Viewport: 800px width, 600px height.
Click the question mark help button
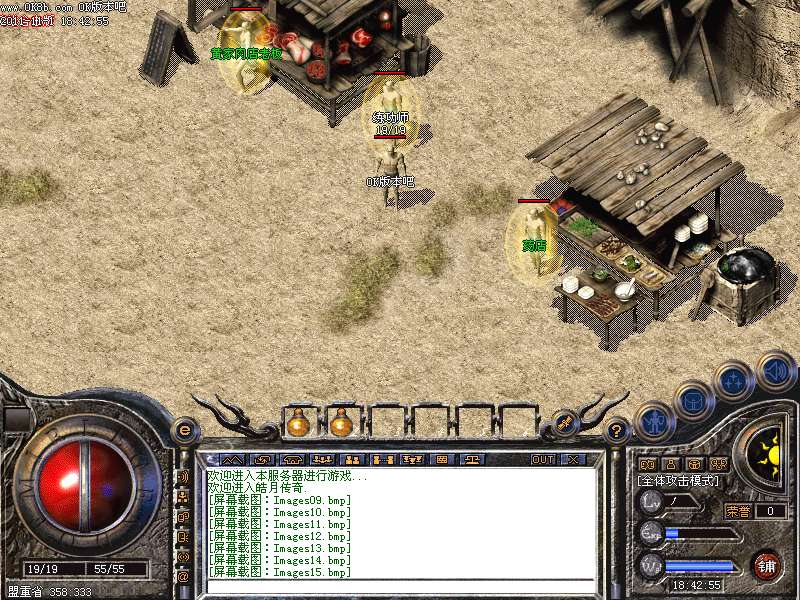(x=618, y=431)
